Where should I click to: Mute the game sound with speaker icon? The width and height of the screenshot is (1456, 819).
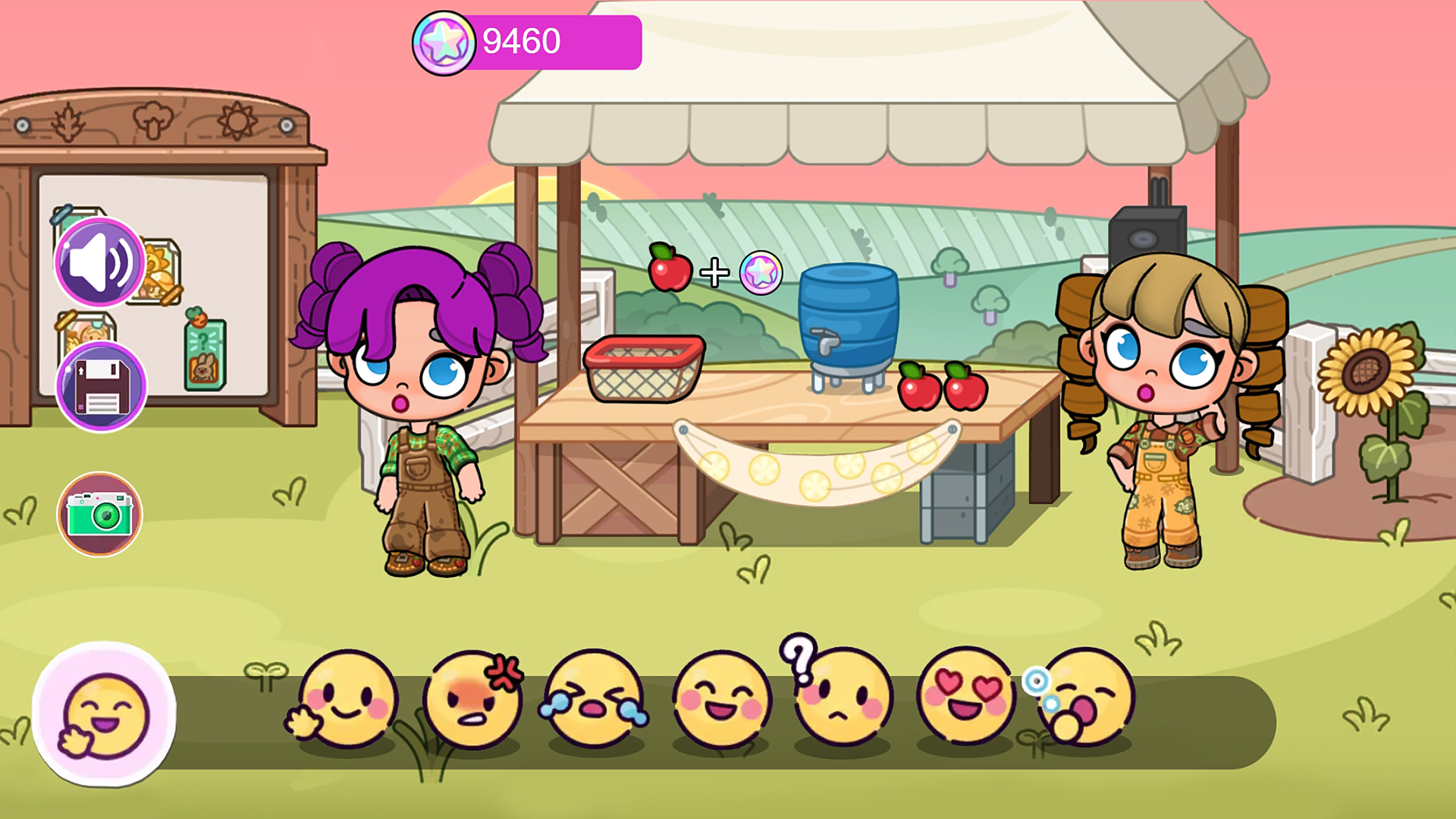(99, 262)
